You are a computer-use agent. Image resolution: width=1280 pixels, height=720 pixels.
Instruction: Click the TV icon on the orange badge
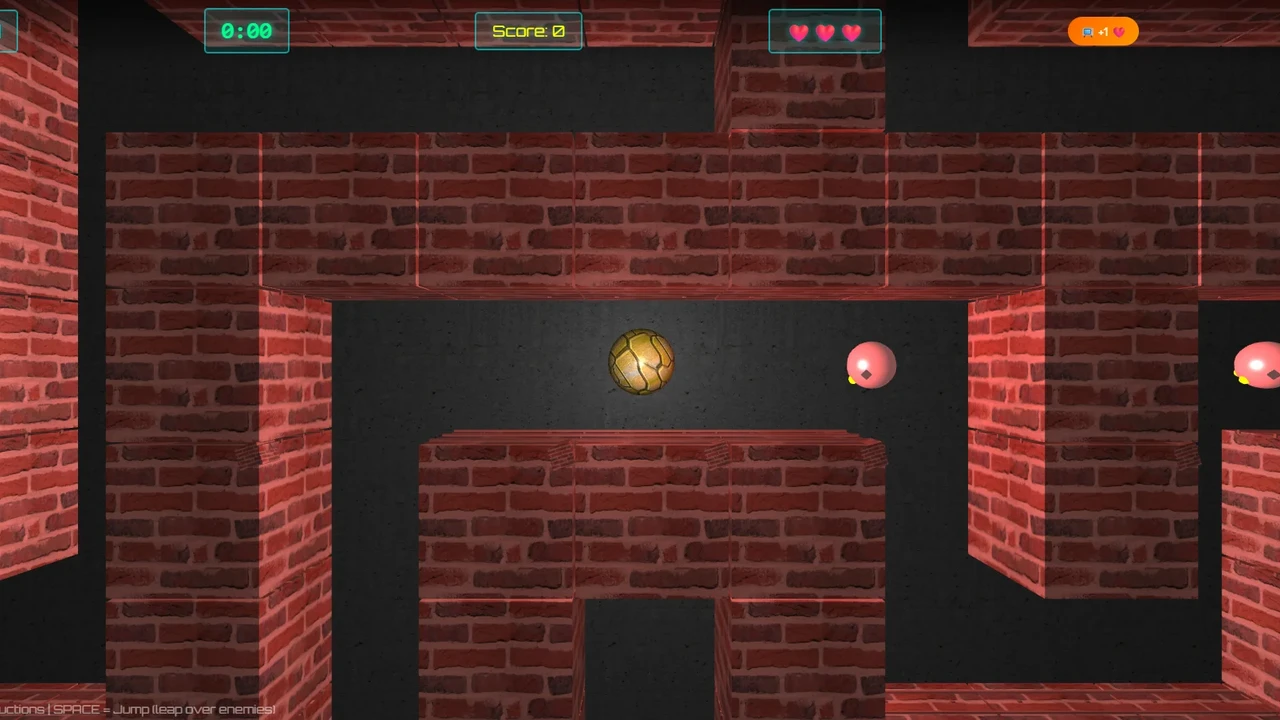(x=1088, y=32)
